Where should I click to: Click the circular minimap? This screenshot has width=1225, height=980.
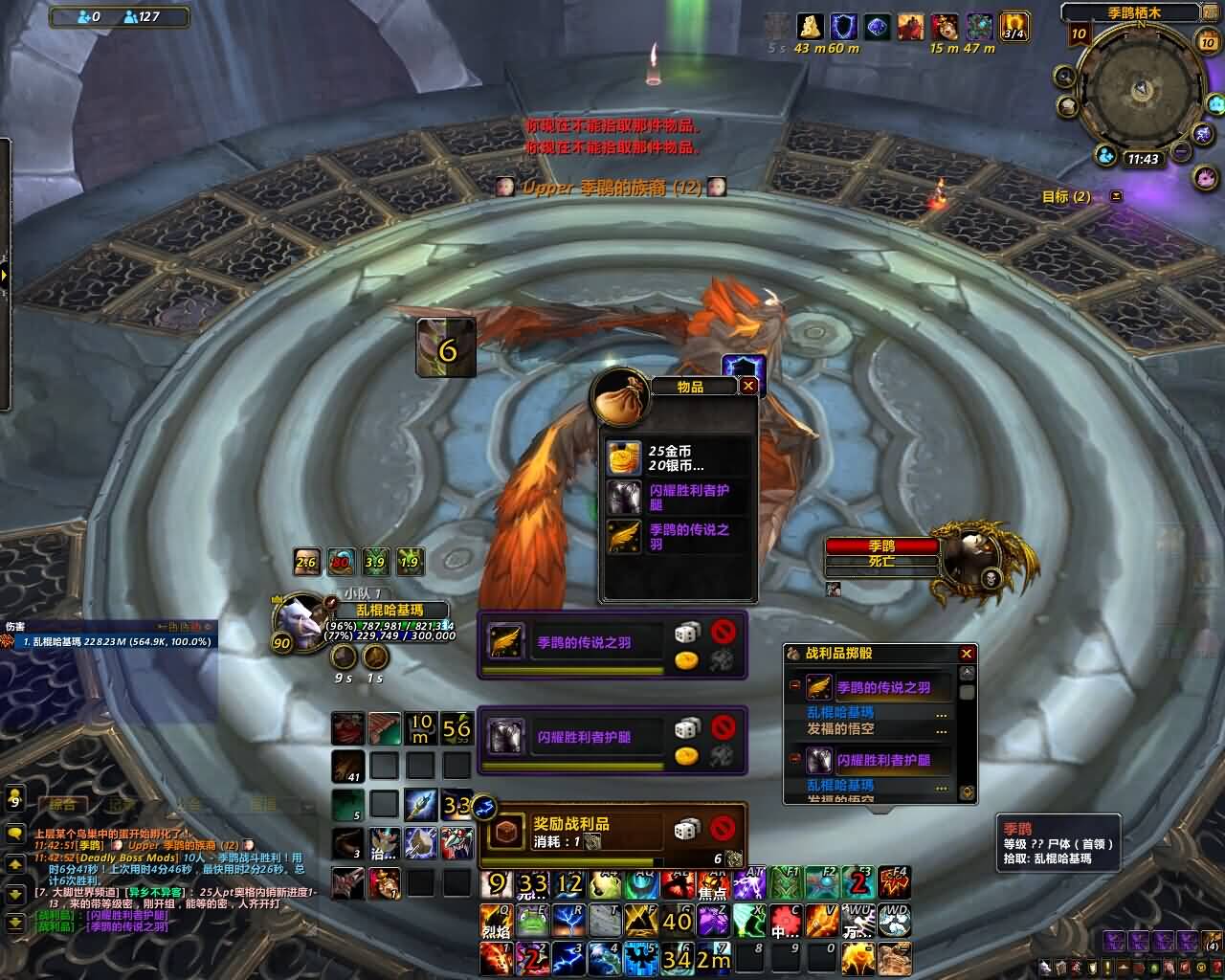tap(1141, 91)
